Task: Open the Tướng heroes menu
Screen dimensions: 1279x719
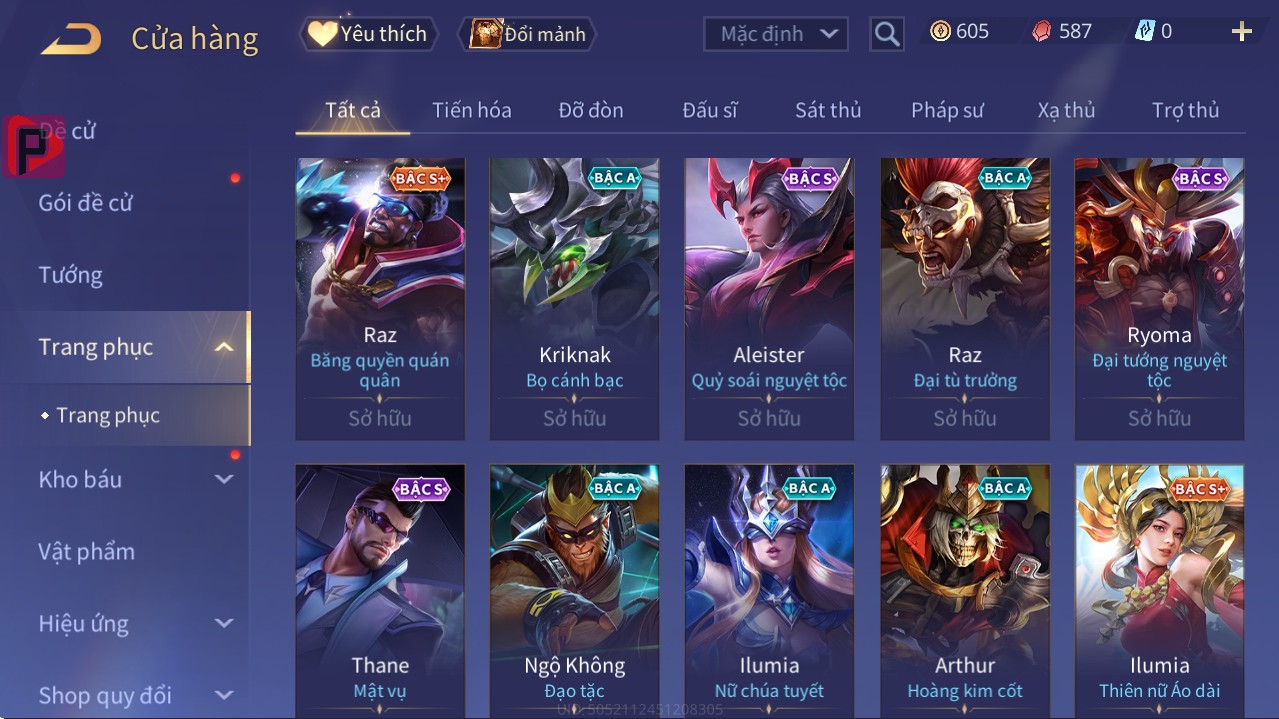Action: click(x=71, y=275)
